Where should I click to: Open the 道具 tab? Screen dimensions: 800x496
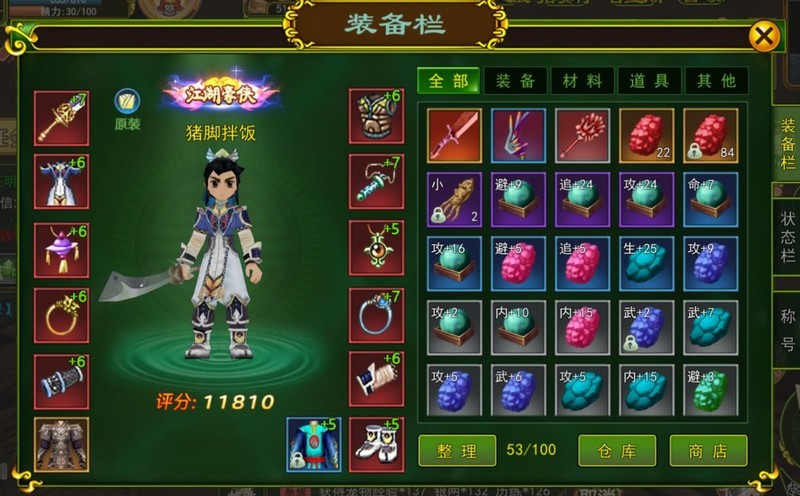[x=649, y=81]
